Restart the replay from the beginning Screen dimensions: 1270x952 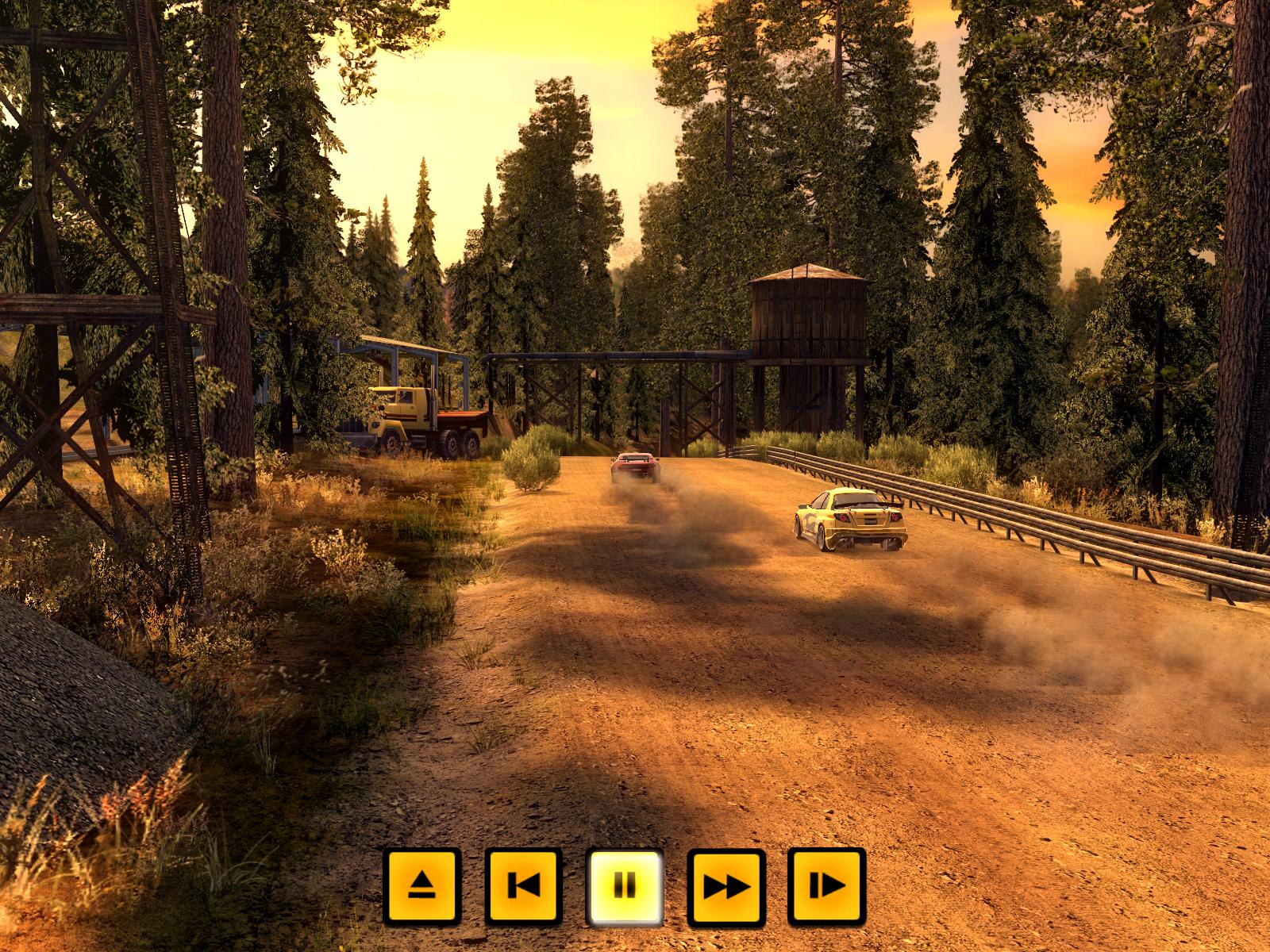523,886
